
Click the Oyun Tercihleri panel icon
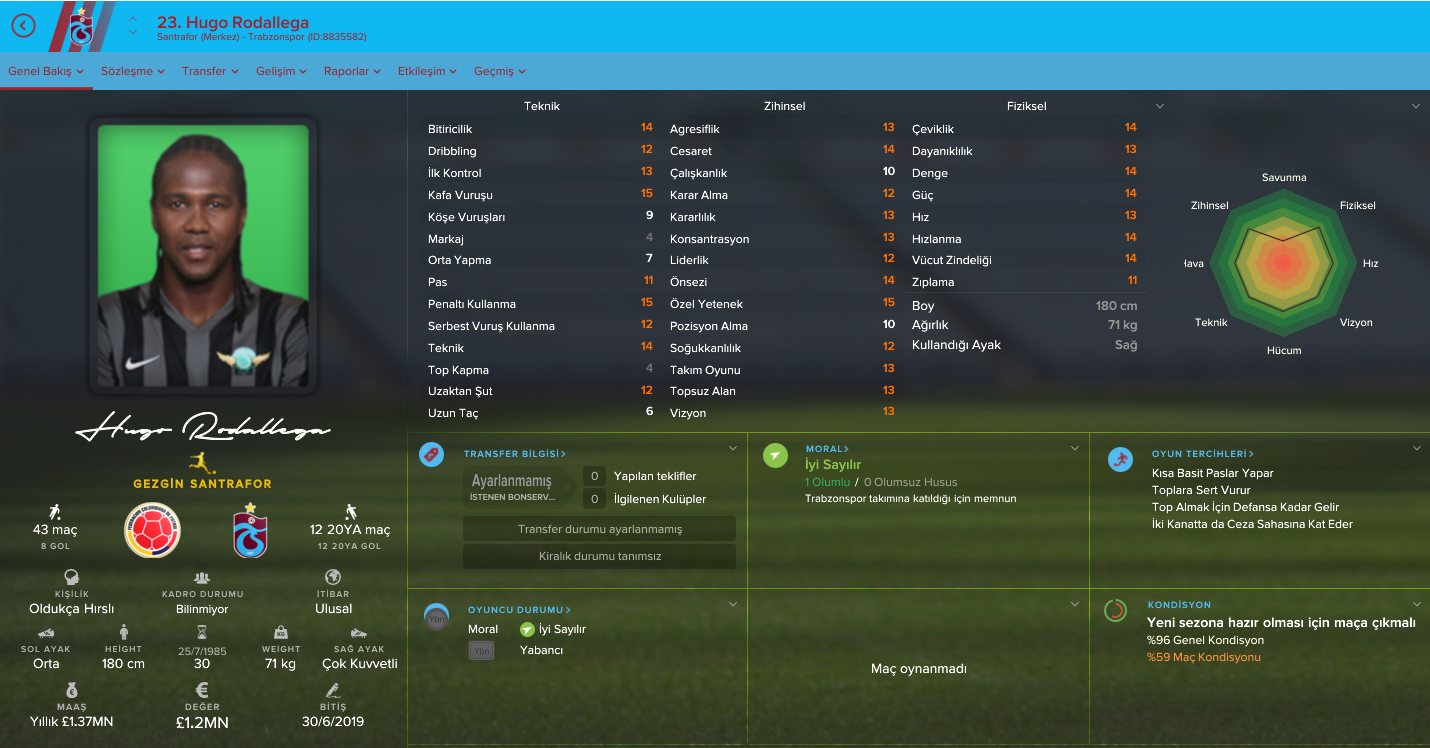click(1120, 461)
